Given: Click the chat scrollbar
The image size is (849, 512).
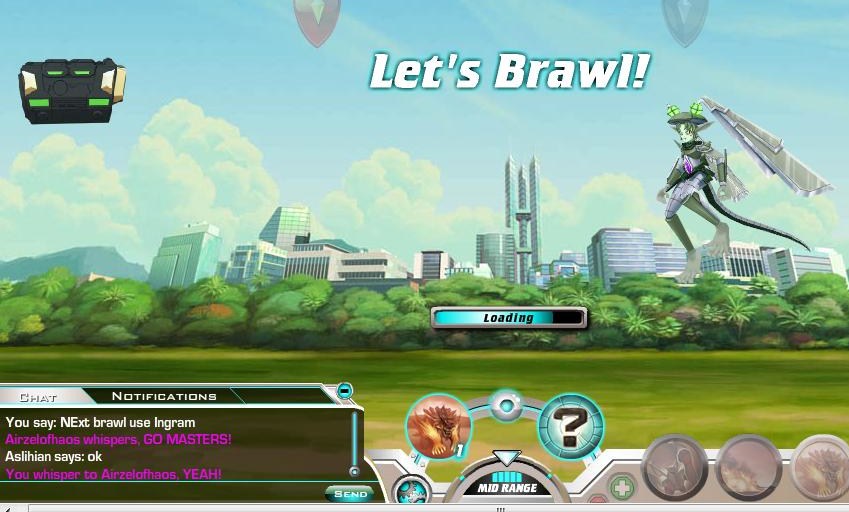Looking at the screenshot, I should 353,442.
